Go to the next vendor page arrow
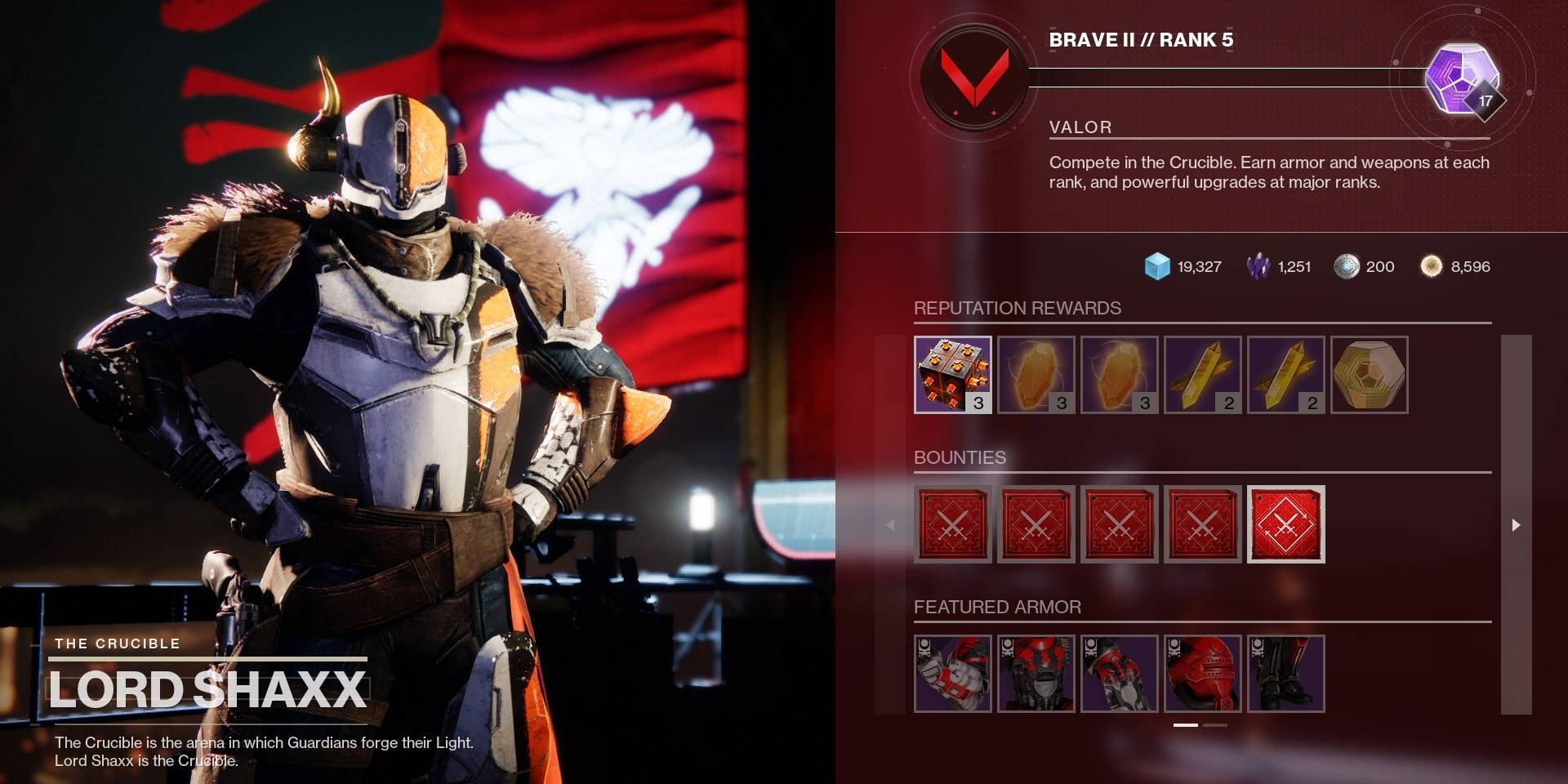 coord(1516,525)
